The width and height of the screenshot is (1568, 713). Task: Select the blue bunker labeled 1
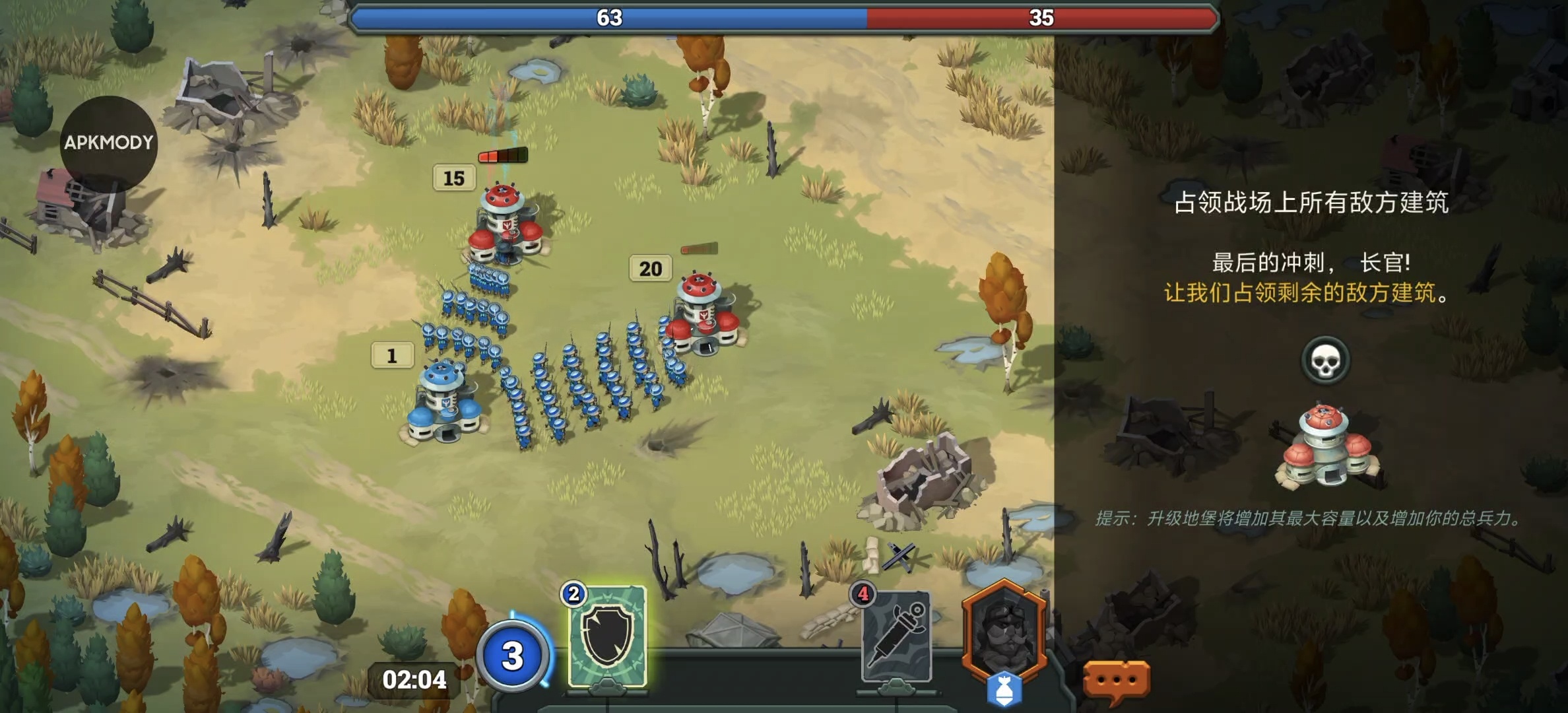point(445,401)
